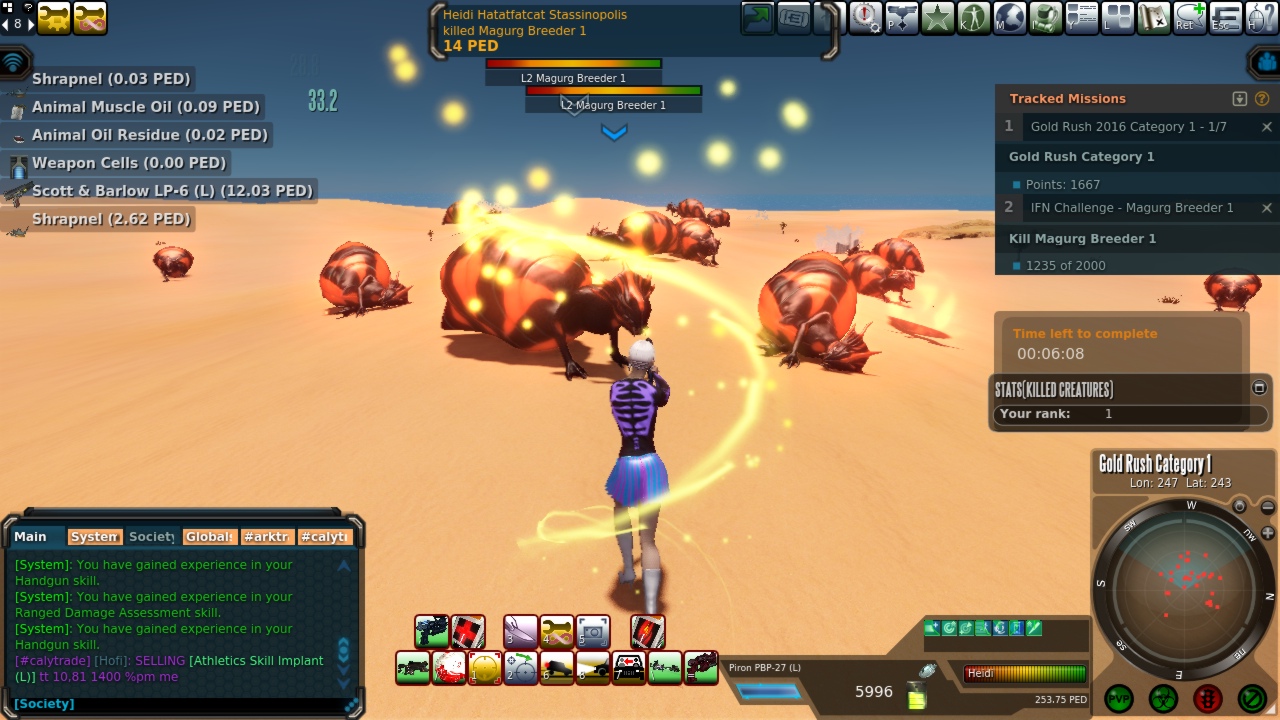The height and width of the screenshot is (720, 1280).
Task: Click the green star toolbar icon
Action: pos(937,17)
